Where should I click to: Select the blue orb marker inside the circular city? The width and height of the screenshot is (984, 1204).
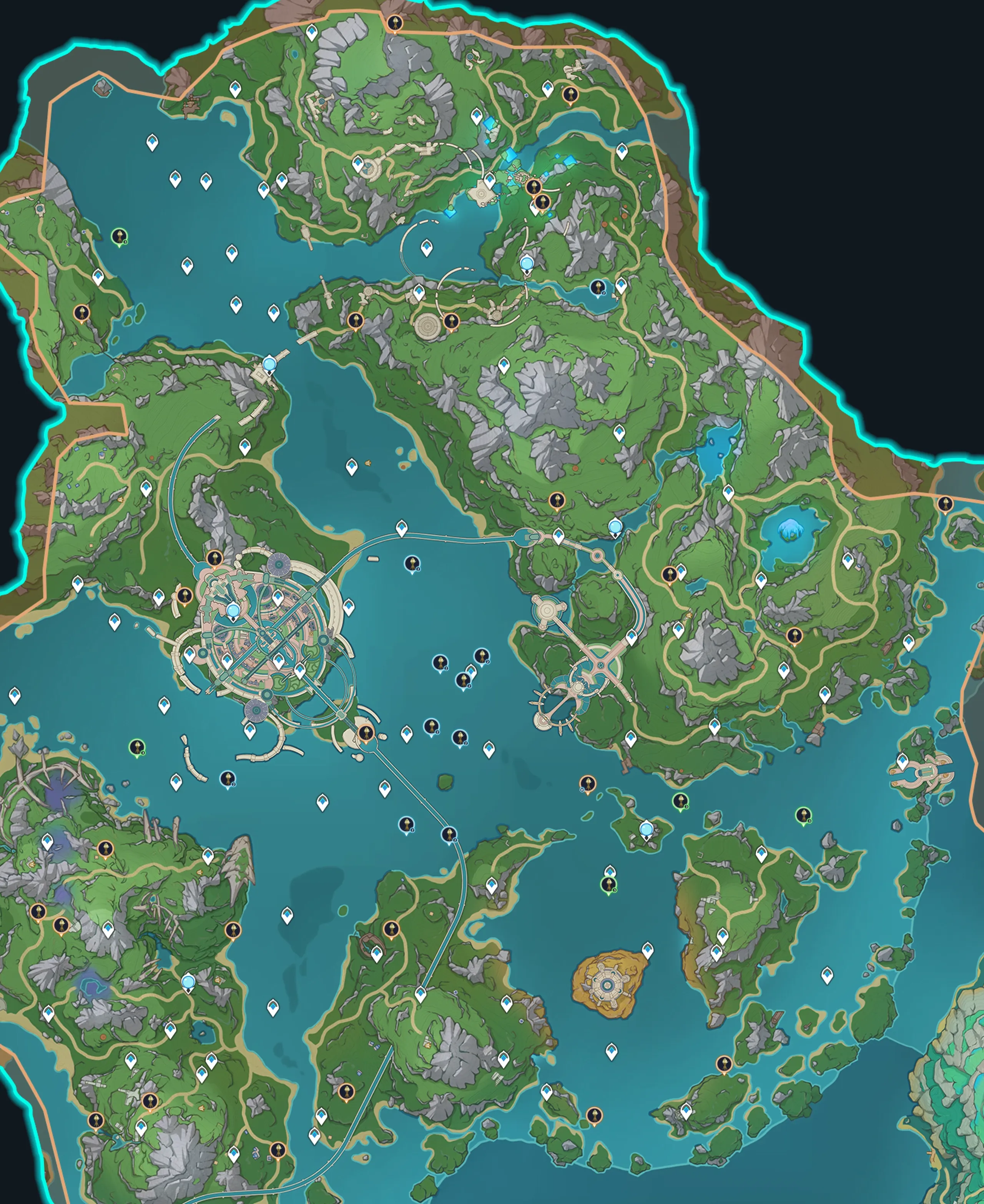pyautogui.click(x=233, y=610)
